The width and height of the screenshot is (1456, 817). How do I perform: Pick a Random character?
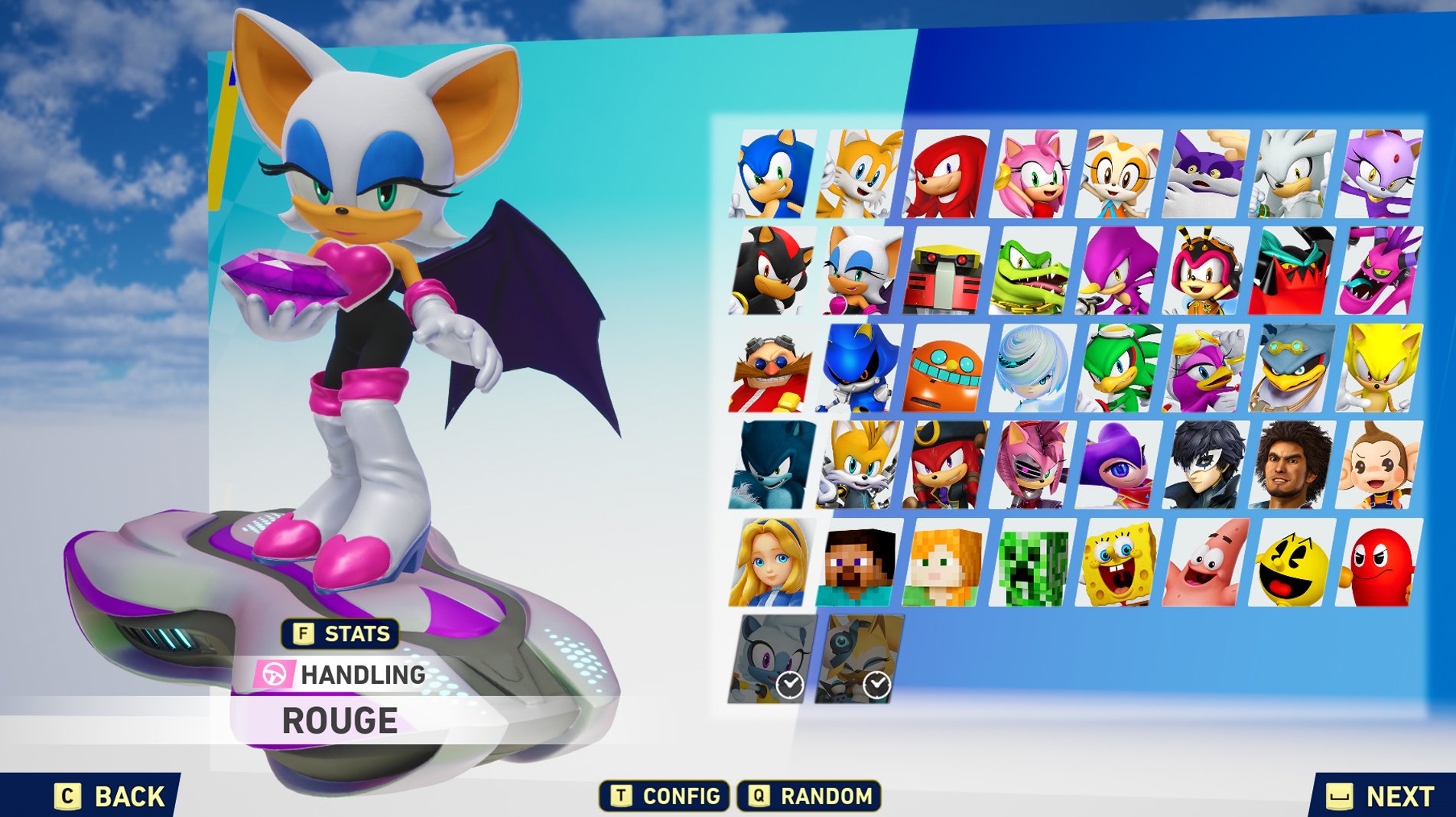pos(808,796)
